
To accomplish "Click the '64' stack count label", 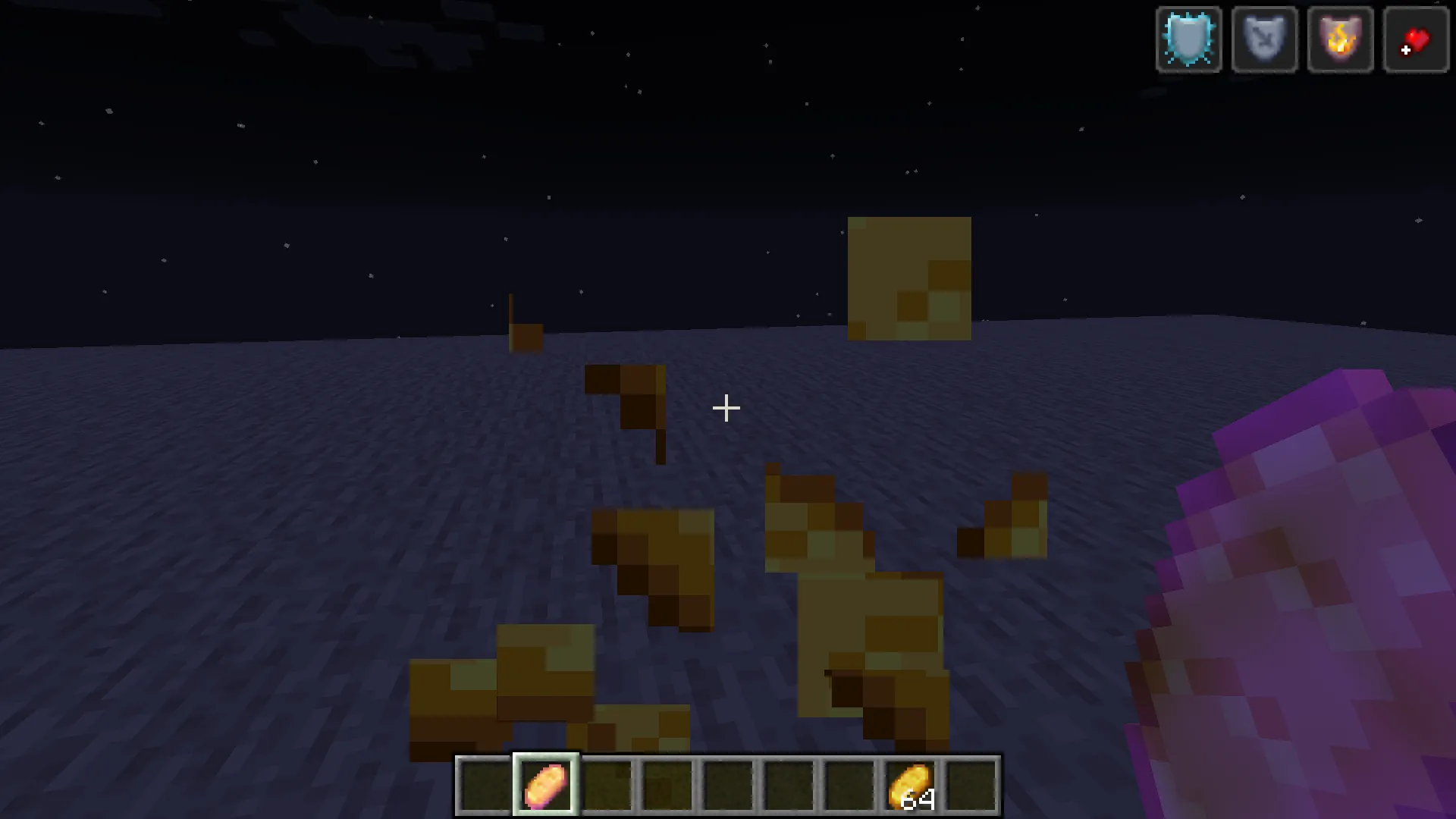I will click(918, 800).
